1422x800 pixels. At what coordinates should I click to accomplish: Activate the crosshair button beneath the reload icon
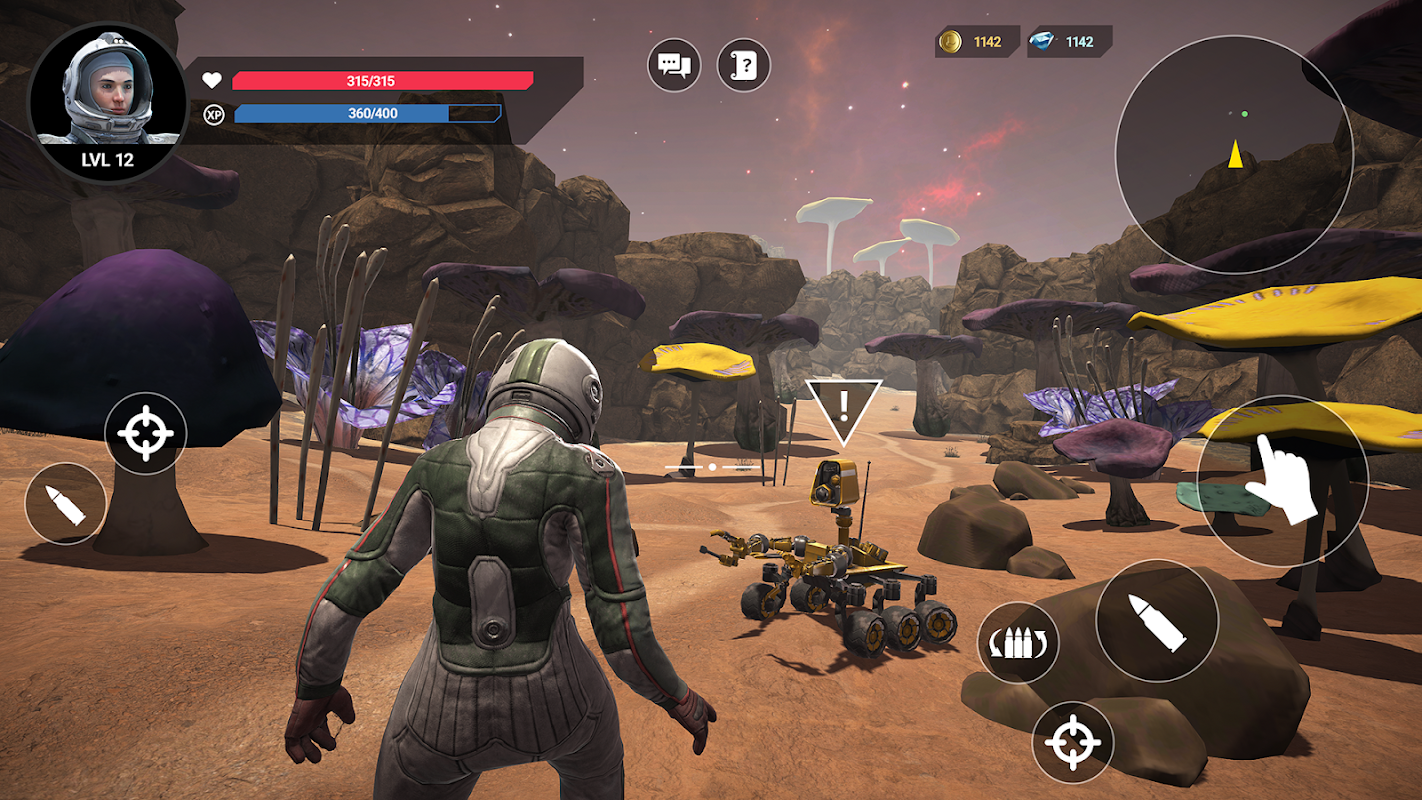click(1073, 742)
